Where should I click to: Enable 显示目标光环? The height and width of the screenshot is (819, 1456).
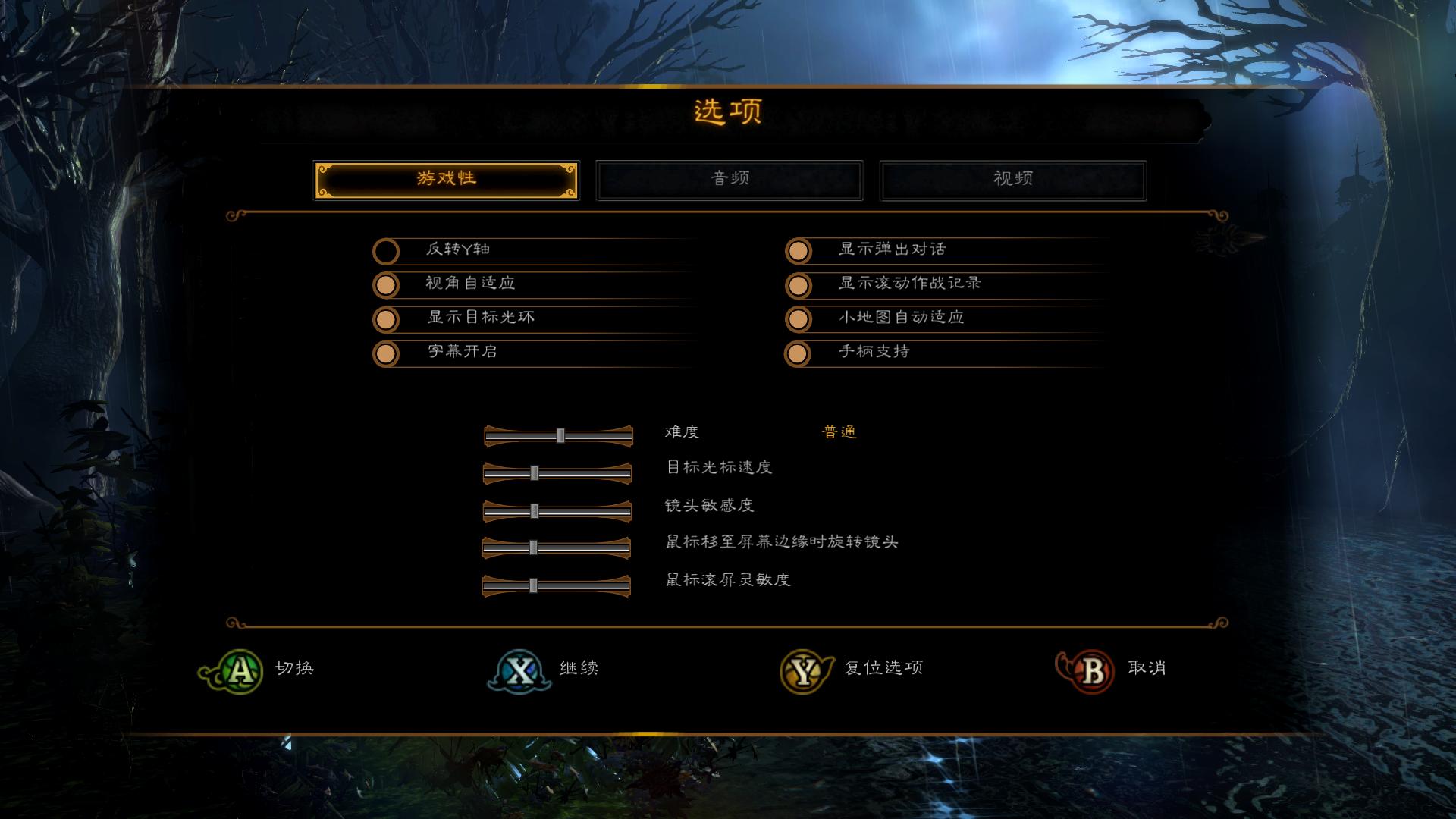coord(387,319)
